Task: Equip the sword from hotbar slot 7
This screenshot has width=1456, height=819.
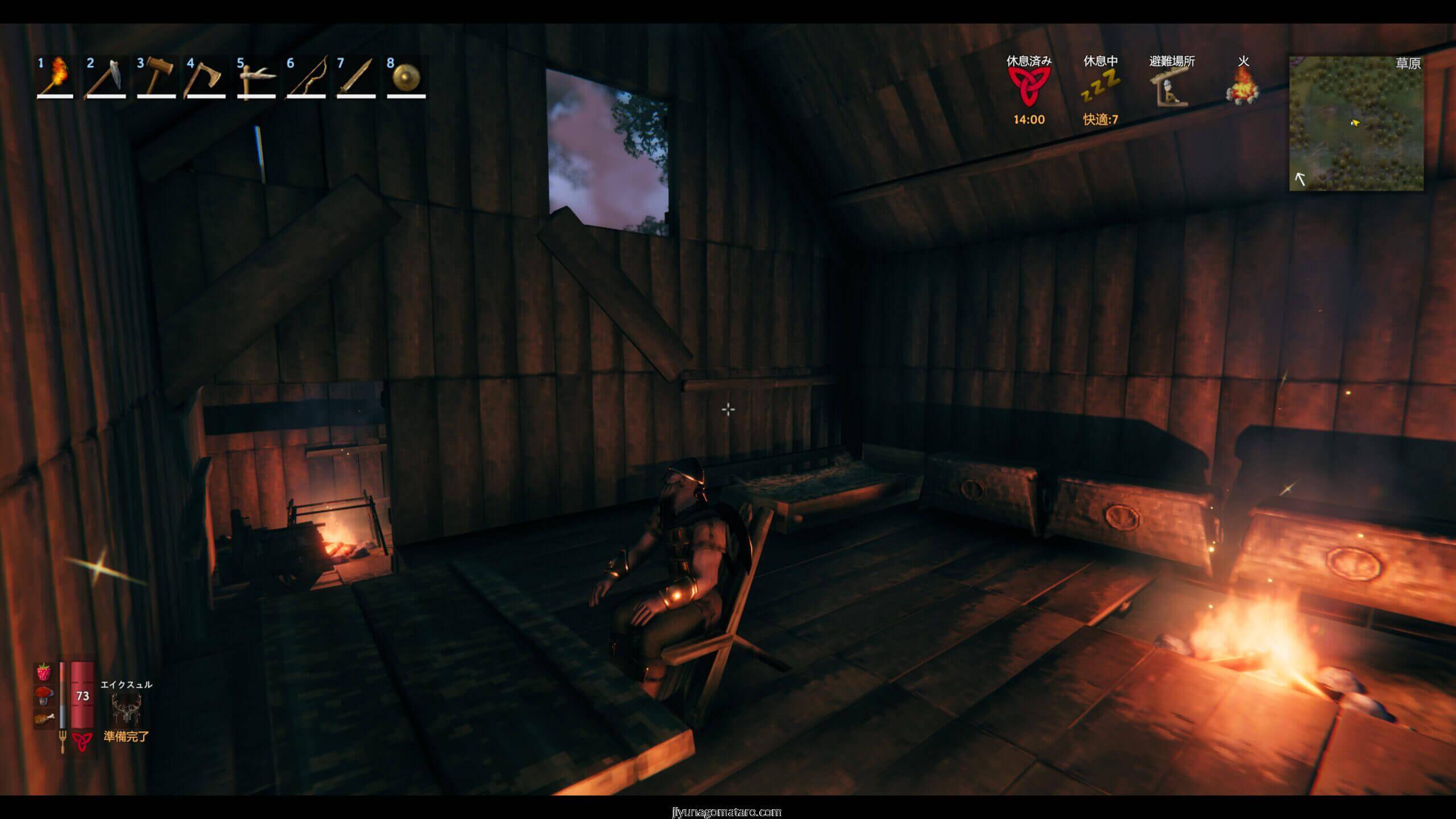Action: tap(356, 78)
